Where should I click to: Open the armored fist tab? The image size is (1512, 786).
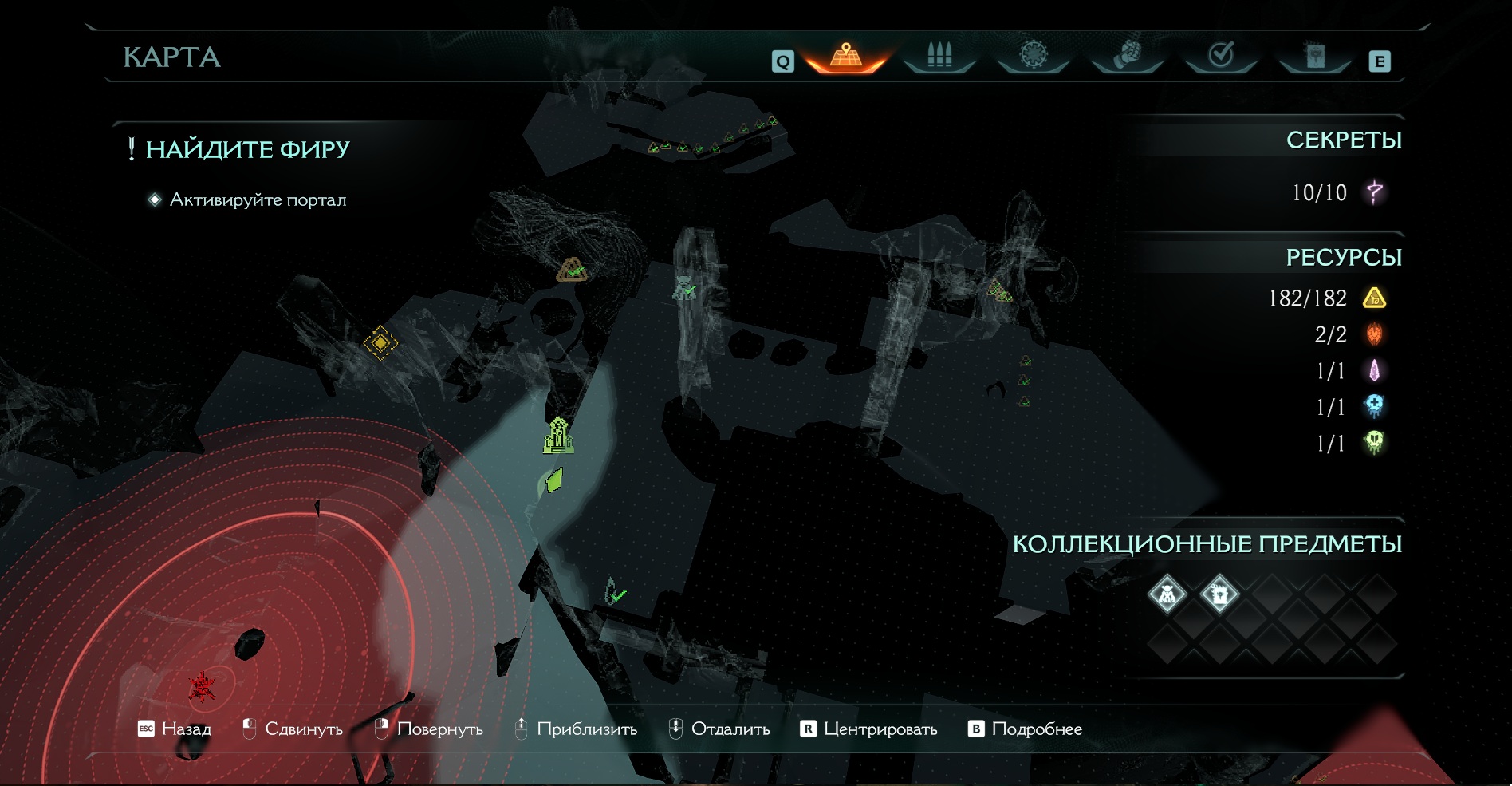tap(1127, 55)
